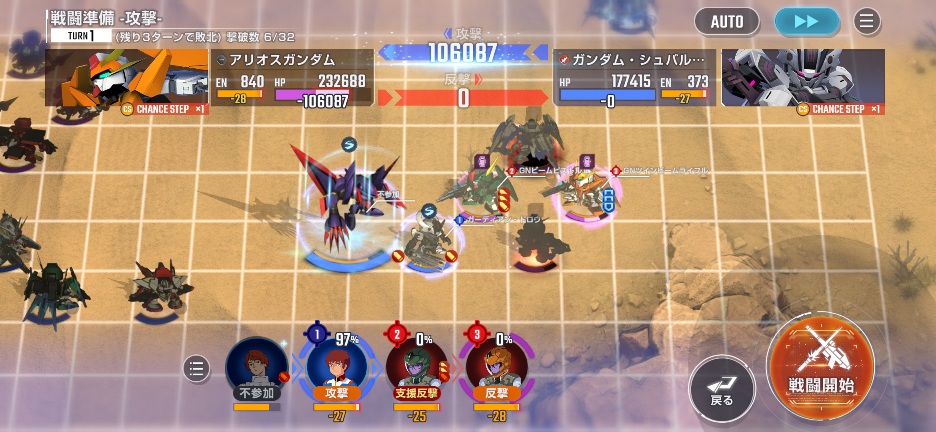Screen dimensions: 936x432
Task: Open the top-right hamburger menu
Action: tap(866, 20)
